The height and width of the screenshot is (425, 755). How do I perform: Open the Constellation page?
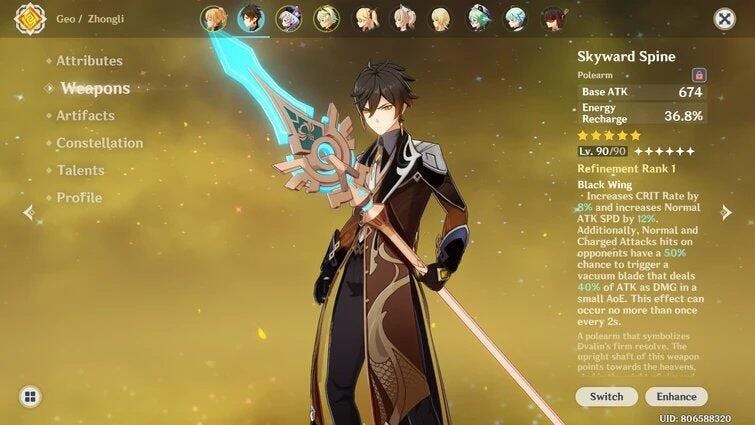pos(99,143)
